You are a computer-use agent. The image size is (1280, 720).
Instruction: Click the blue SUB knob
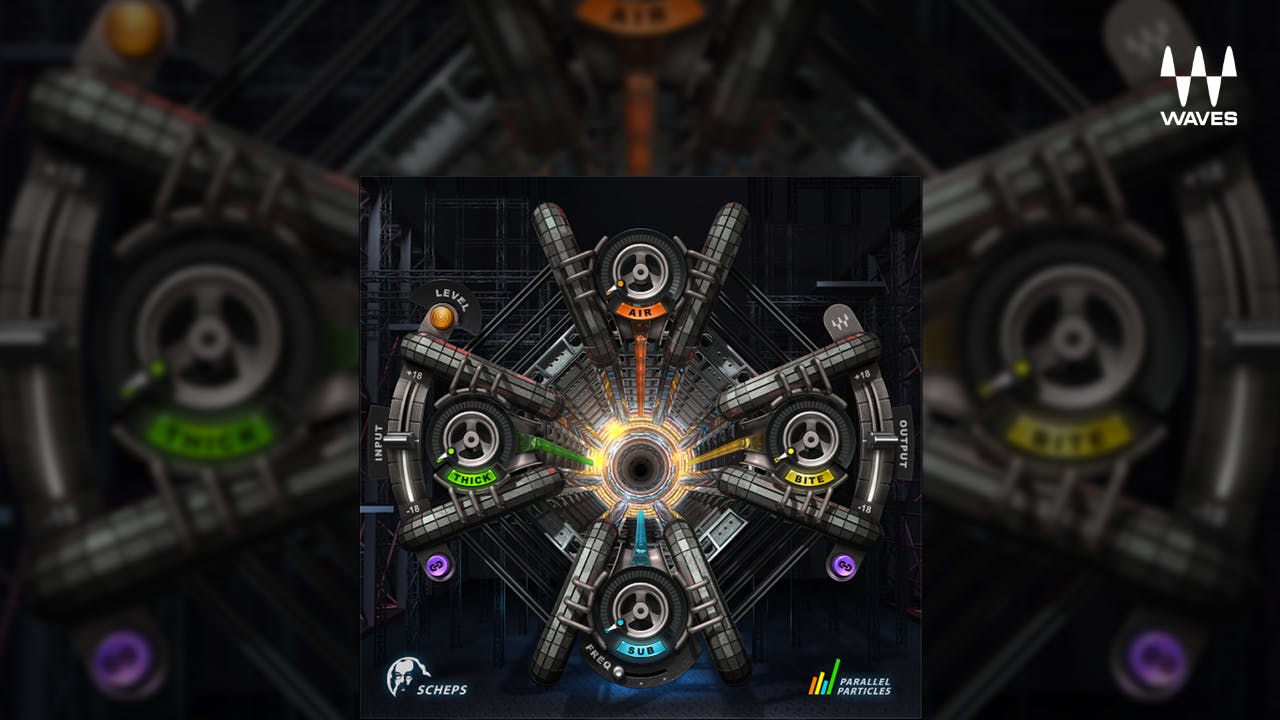point(640,607)
